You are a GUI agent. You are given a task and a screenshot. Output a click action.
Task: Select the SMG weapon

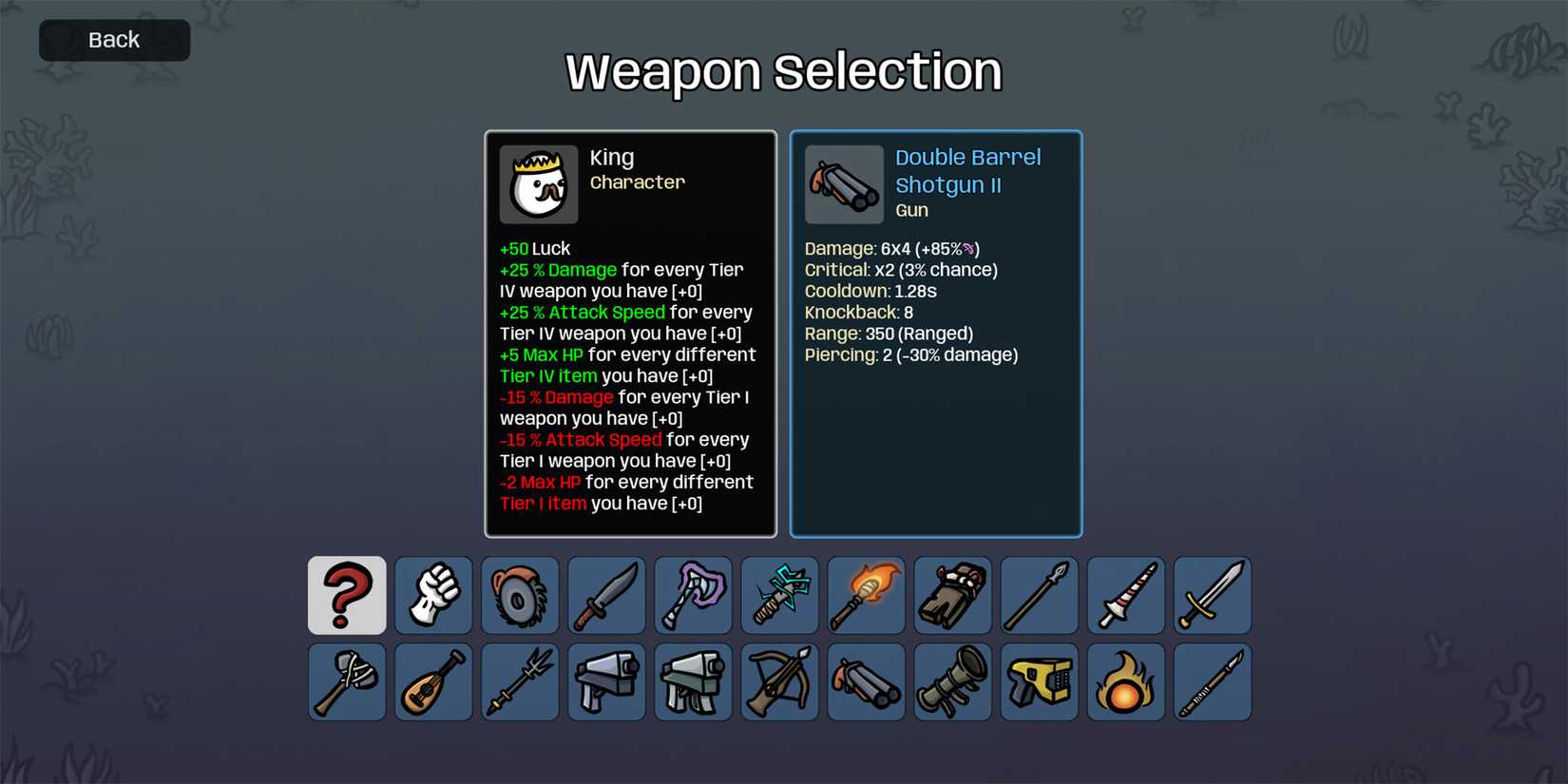[692, 681]
